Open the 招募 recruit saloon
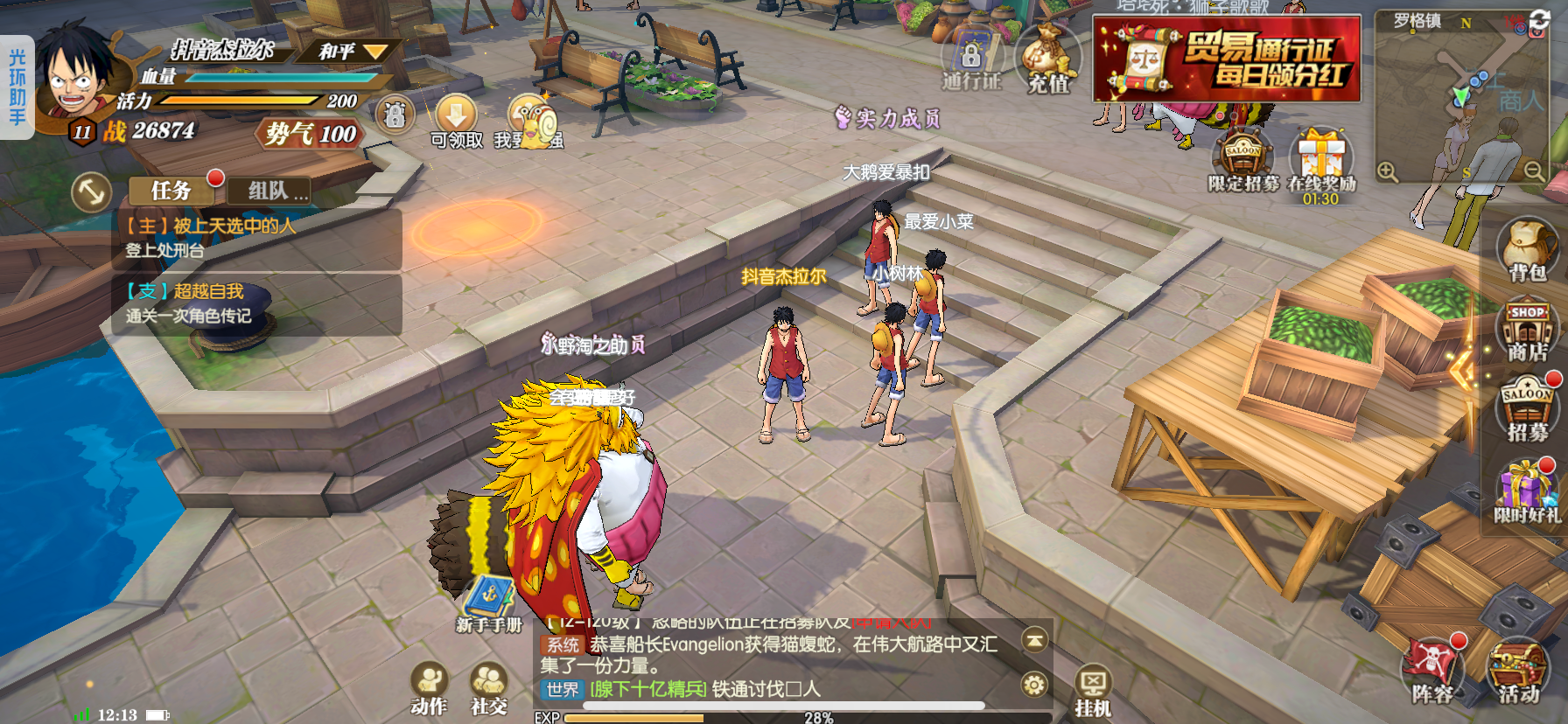This screenshot has height=724, width=1568. [1527, 407]
